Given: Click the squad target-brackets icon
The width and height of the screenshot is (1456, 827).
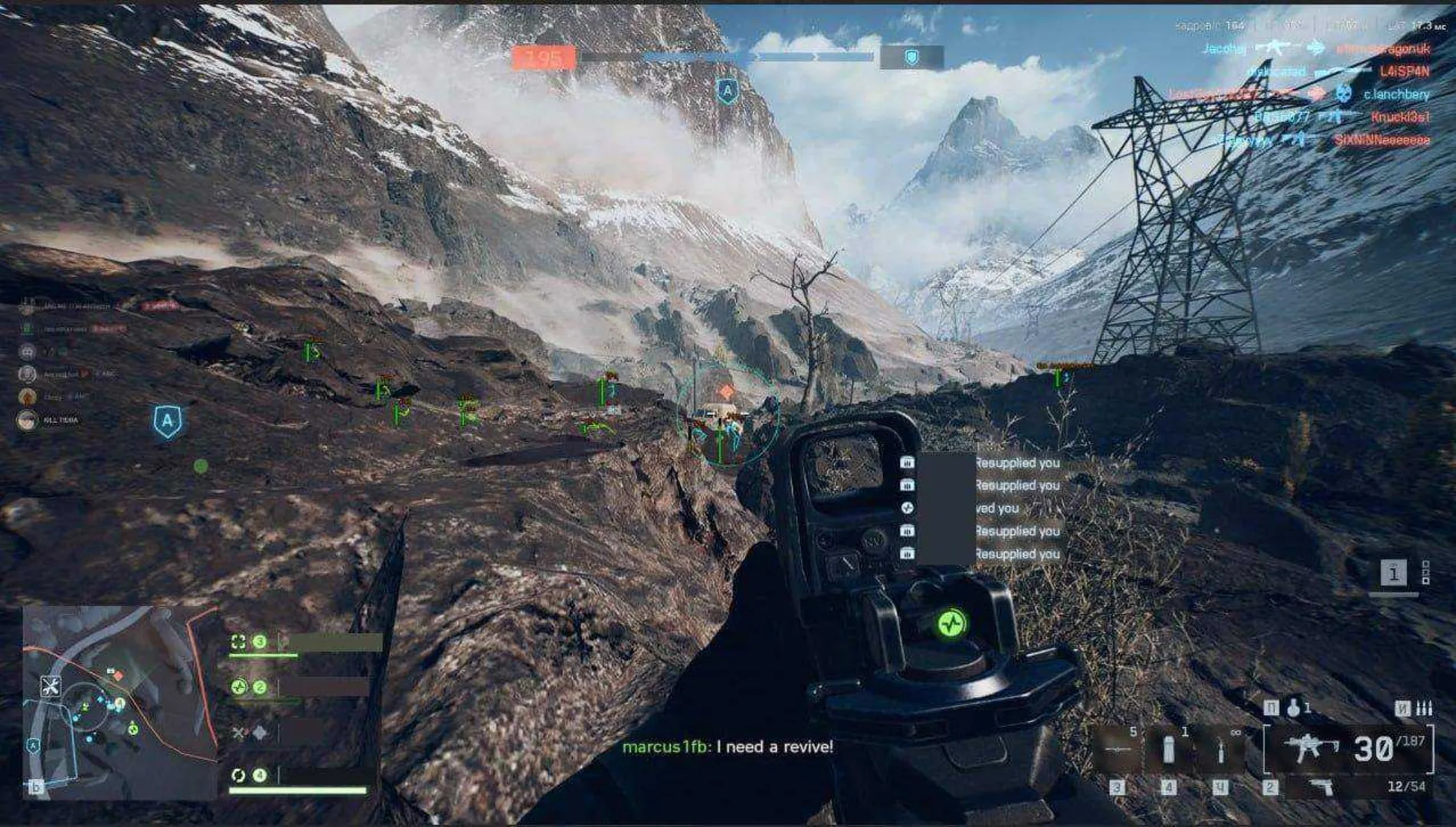Looking at the screenshot, I should tap(238, 642).
